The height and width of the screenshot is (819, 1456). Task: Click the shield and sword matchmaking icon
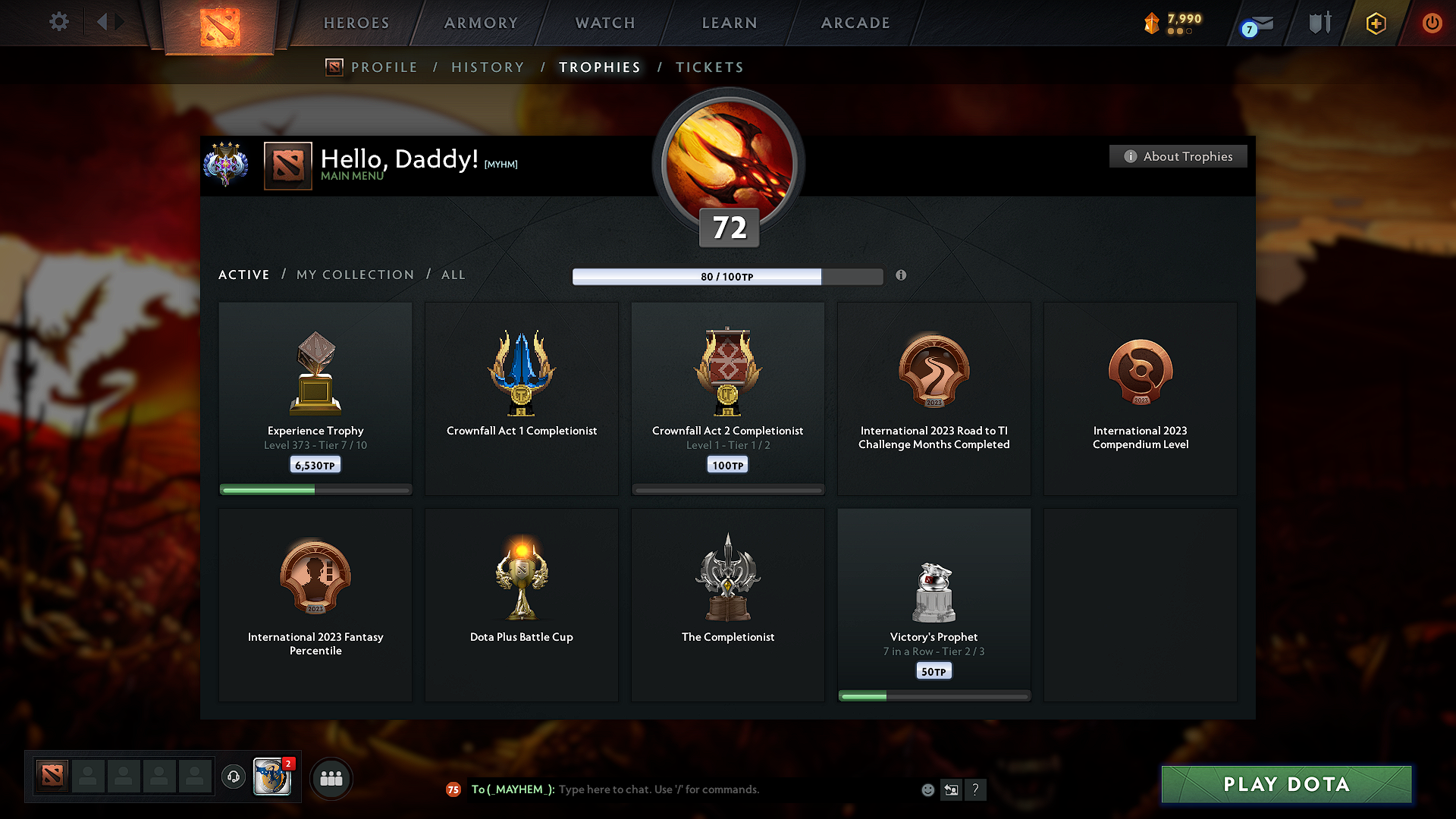[x=1318, y=23]
